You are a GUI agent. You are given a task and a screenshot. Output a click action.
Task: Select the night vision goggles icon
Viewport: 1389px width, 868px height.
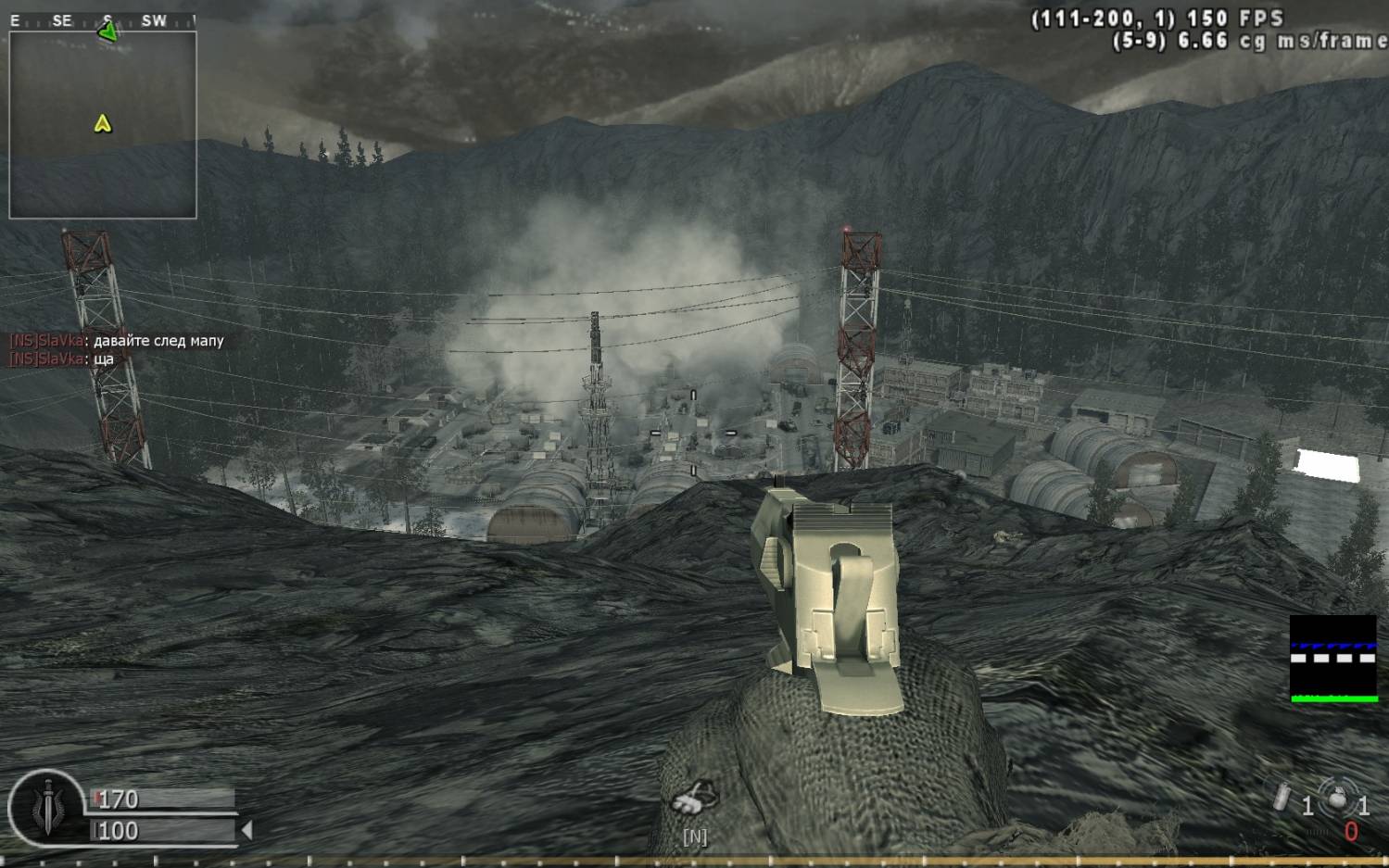tap(694, 798)
